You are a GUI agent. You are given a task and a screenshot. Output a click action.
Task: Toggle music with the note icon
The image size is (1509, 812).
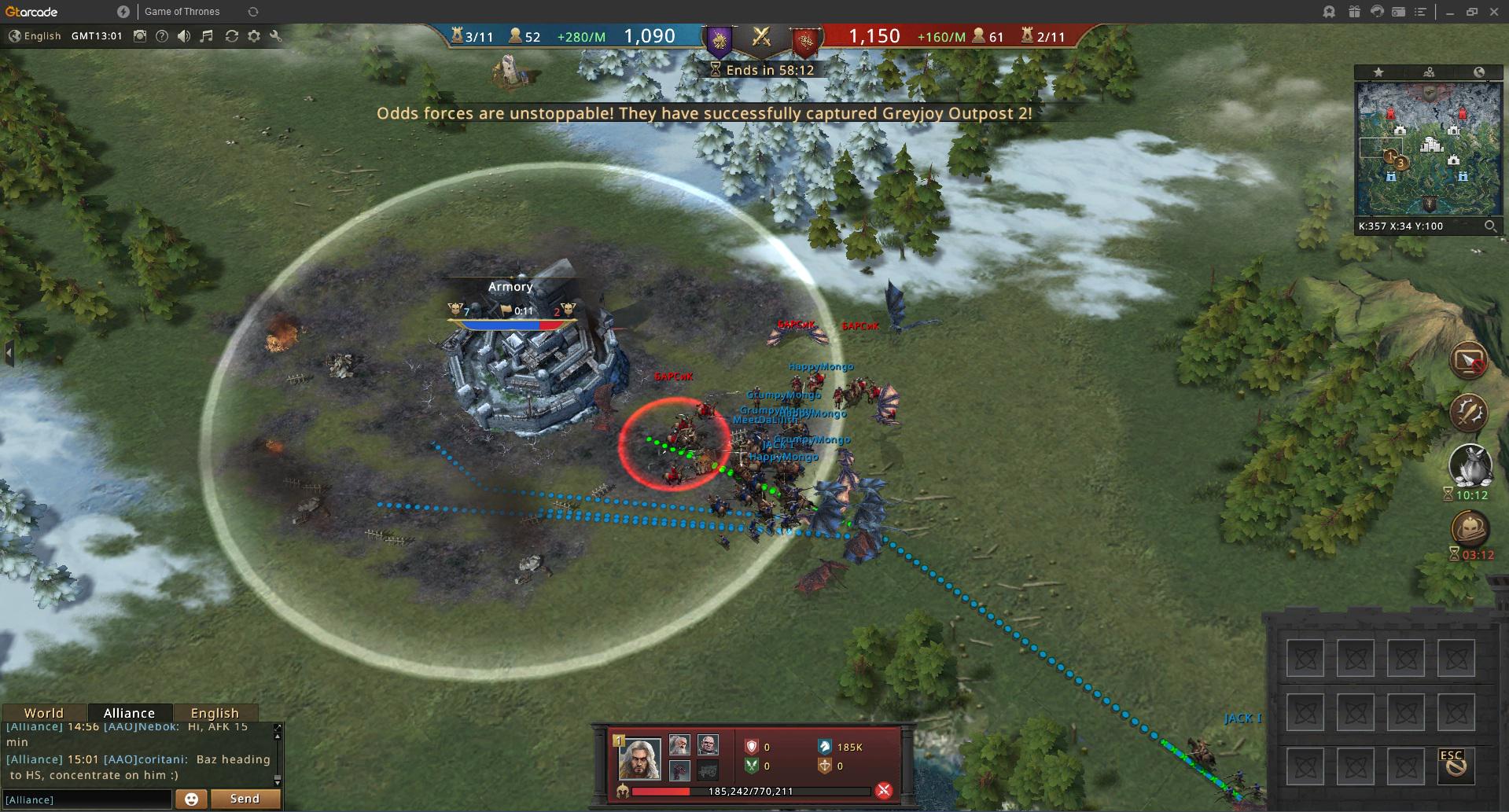[207, 36]
